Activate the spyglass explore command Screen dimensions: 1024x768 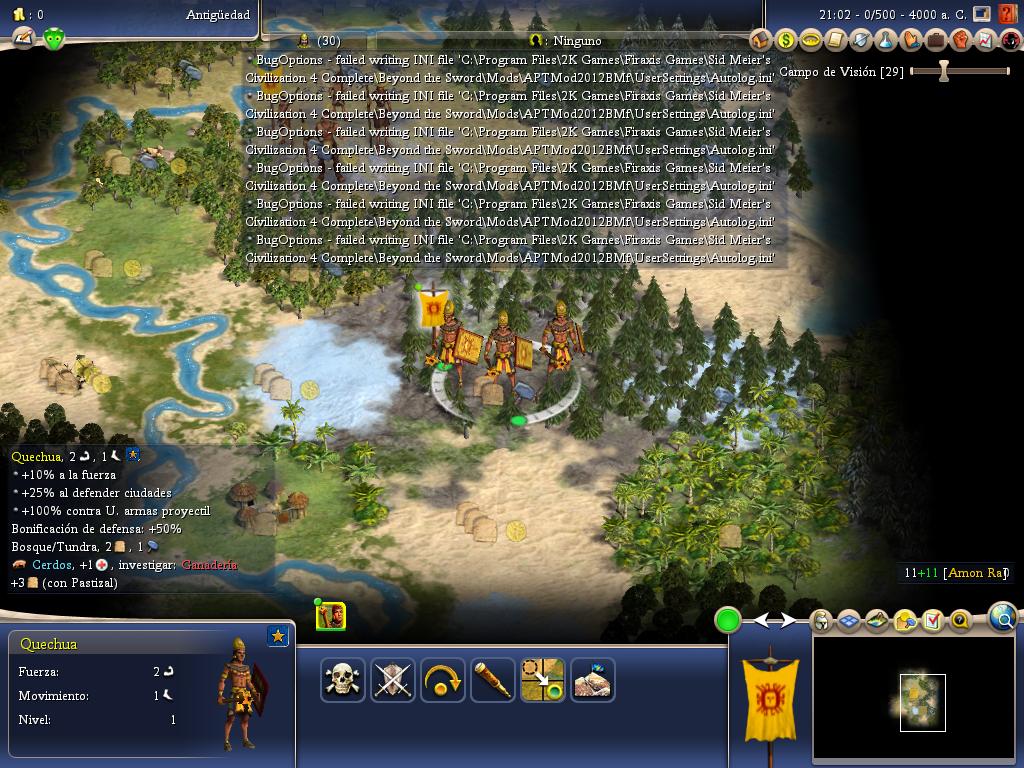[x=493, y=680]
